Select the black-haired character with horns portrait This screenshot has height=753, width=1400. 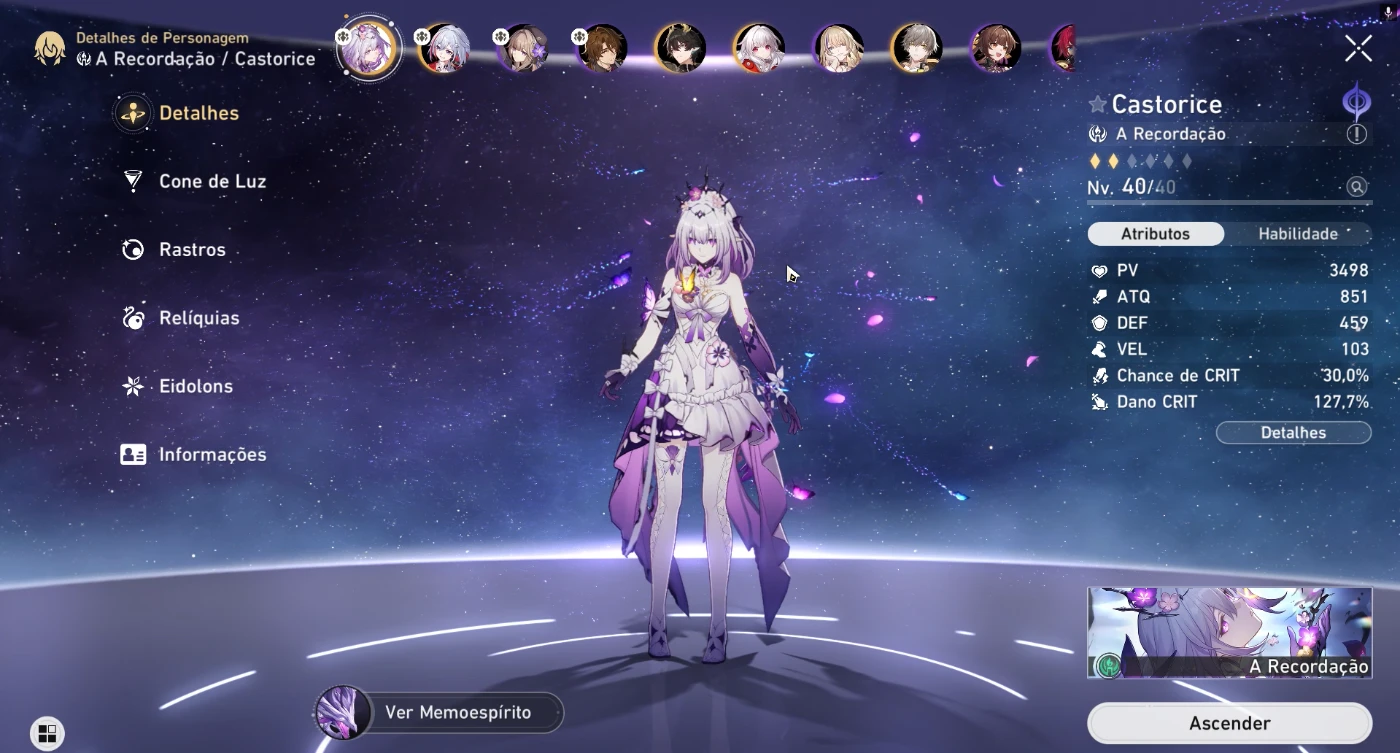point(681,48)
